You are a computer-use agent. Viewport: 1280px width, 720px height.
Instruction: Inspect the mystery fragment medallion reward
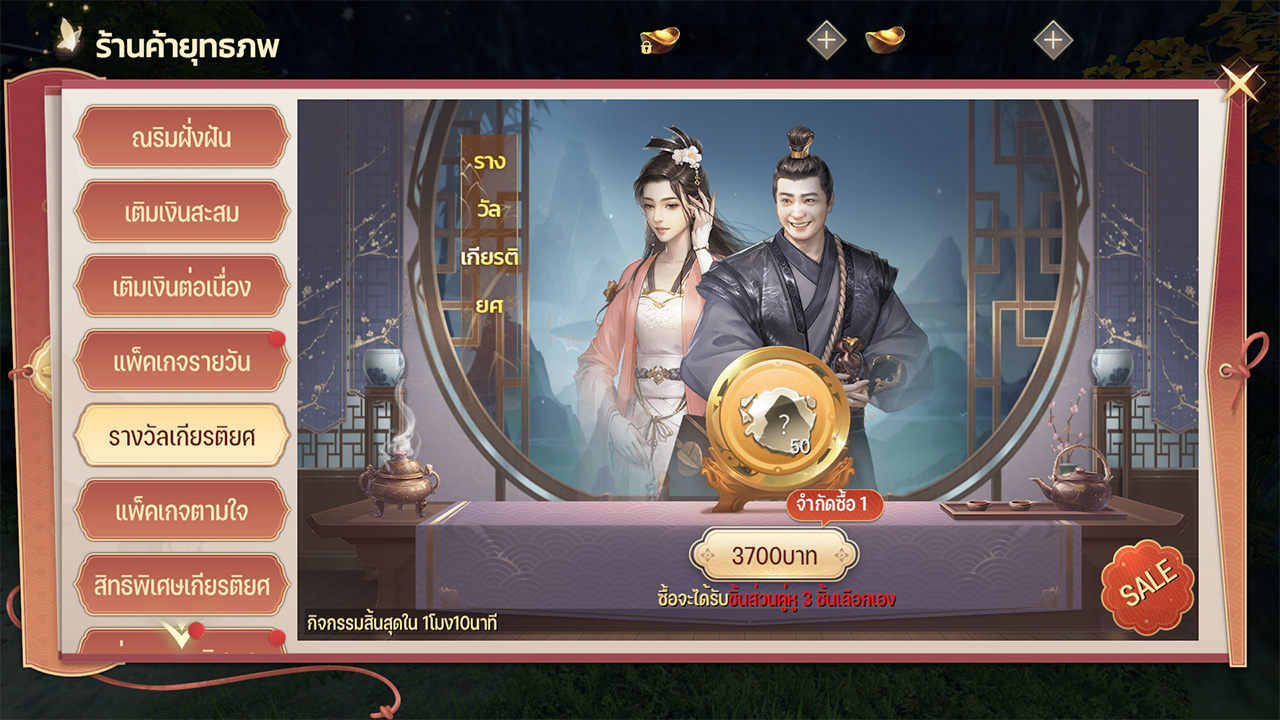778,416
